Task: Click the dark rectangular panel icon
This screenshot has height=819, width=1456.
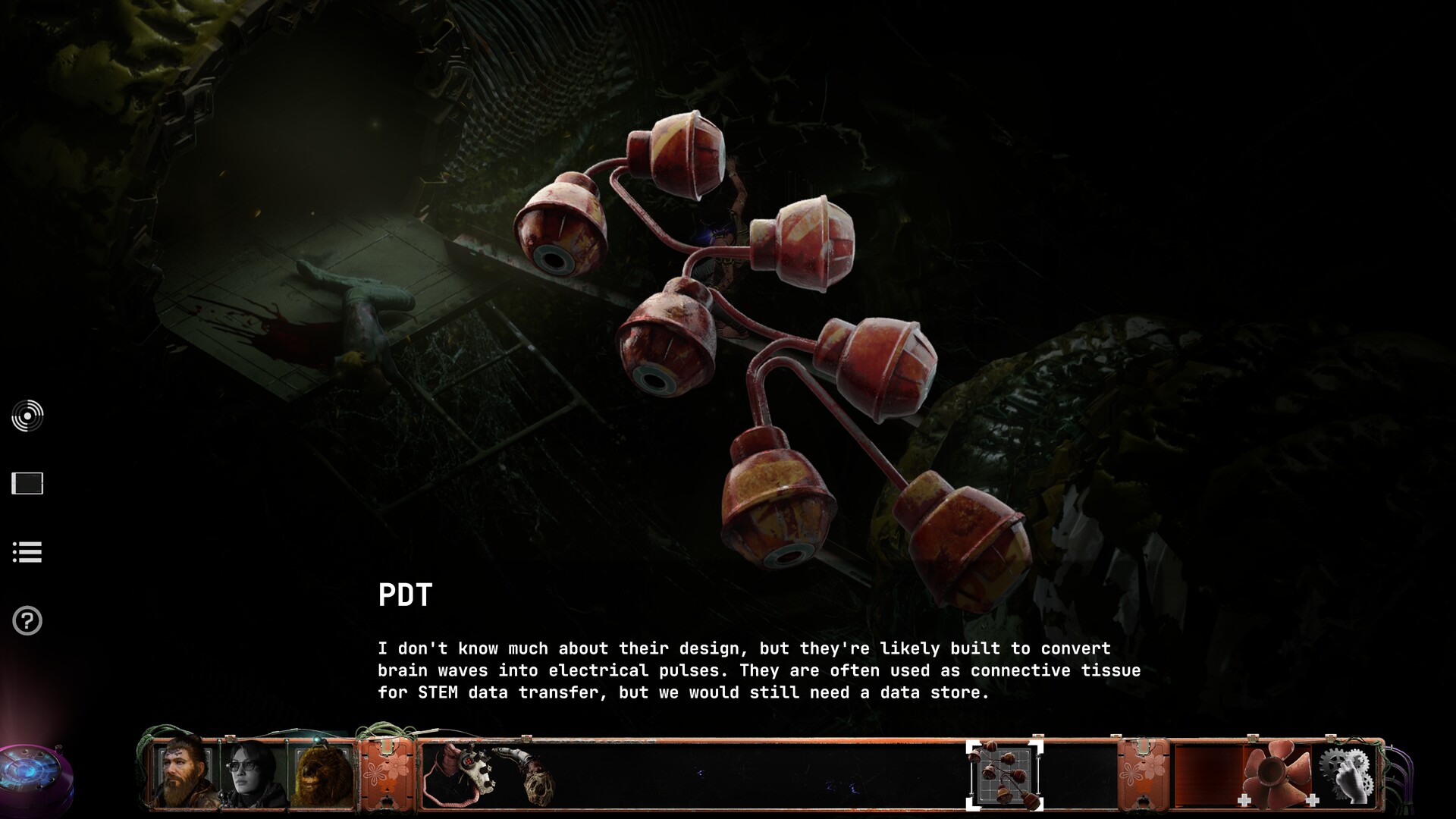Action: 27,483
